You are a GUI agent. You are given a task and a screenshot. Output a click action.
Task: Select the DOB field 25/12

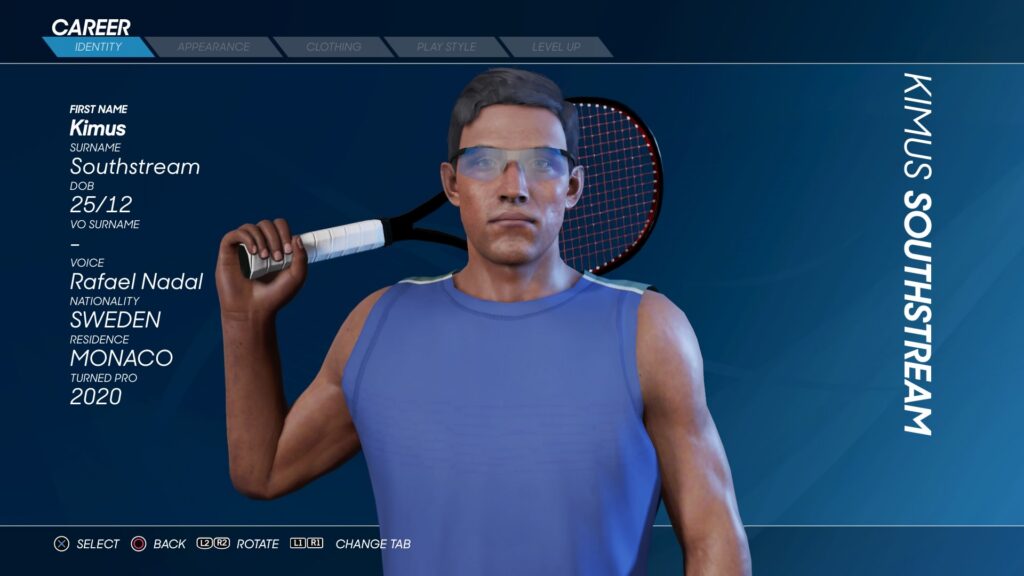click(x=100, y=204)
